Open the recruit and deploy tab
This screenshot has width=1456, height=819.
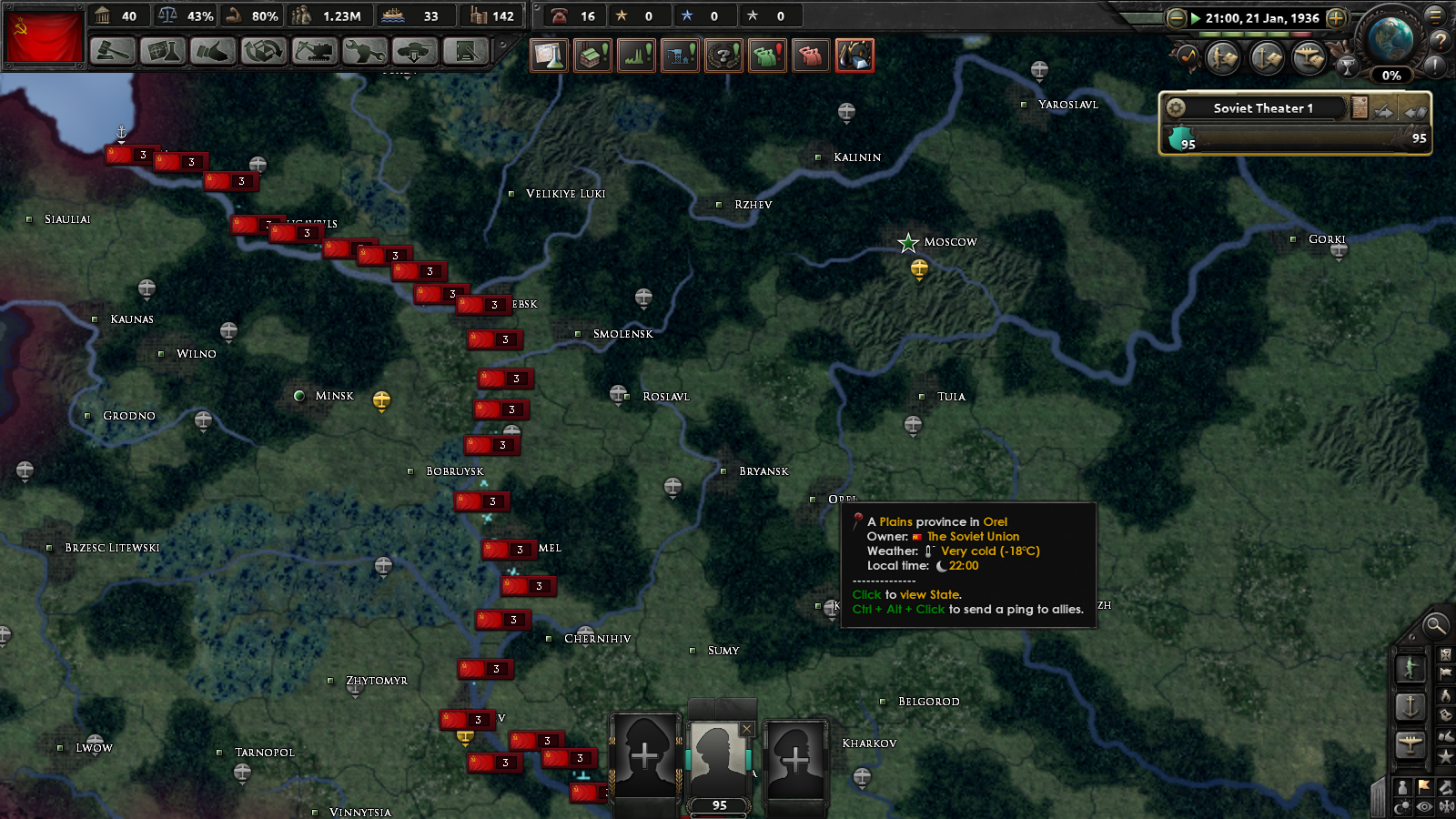pyautogui.click(x=416, y=52)
